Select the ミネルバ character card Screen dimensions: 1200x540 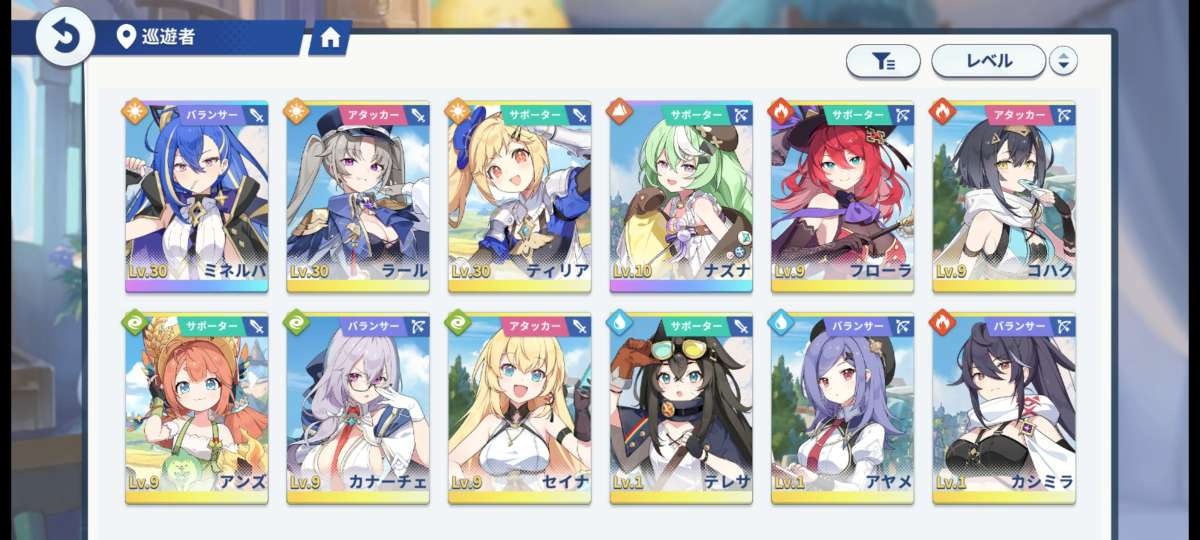click(x=197, y=197)
